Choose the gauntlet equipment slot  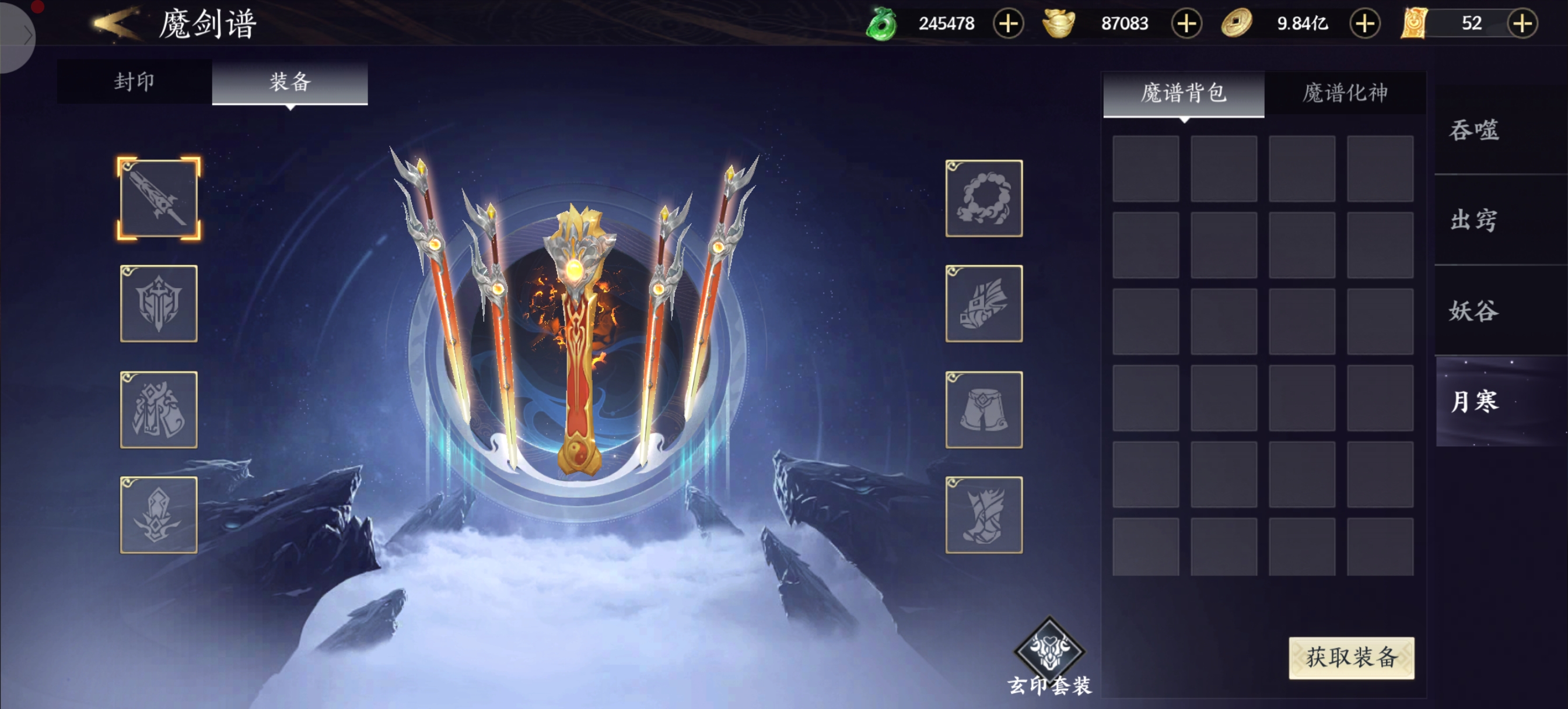tap(984, 304)
